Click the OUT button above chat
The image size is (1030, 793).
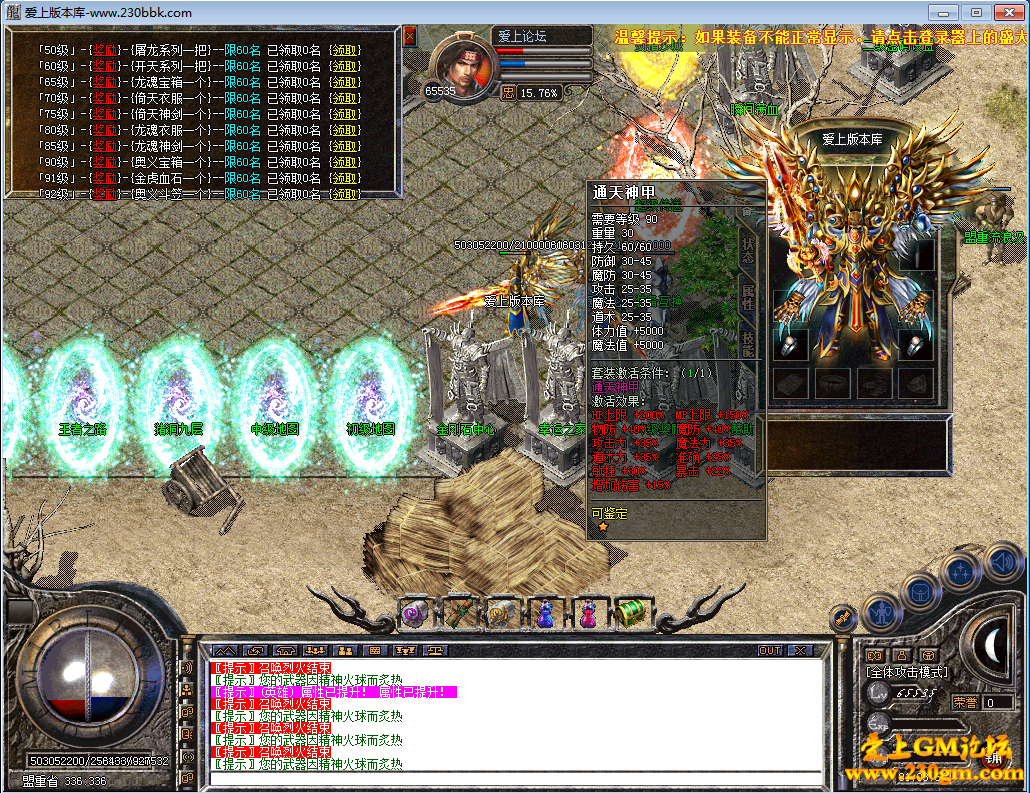[x=769, y=650]
